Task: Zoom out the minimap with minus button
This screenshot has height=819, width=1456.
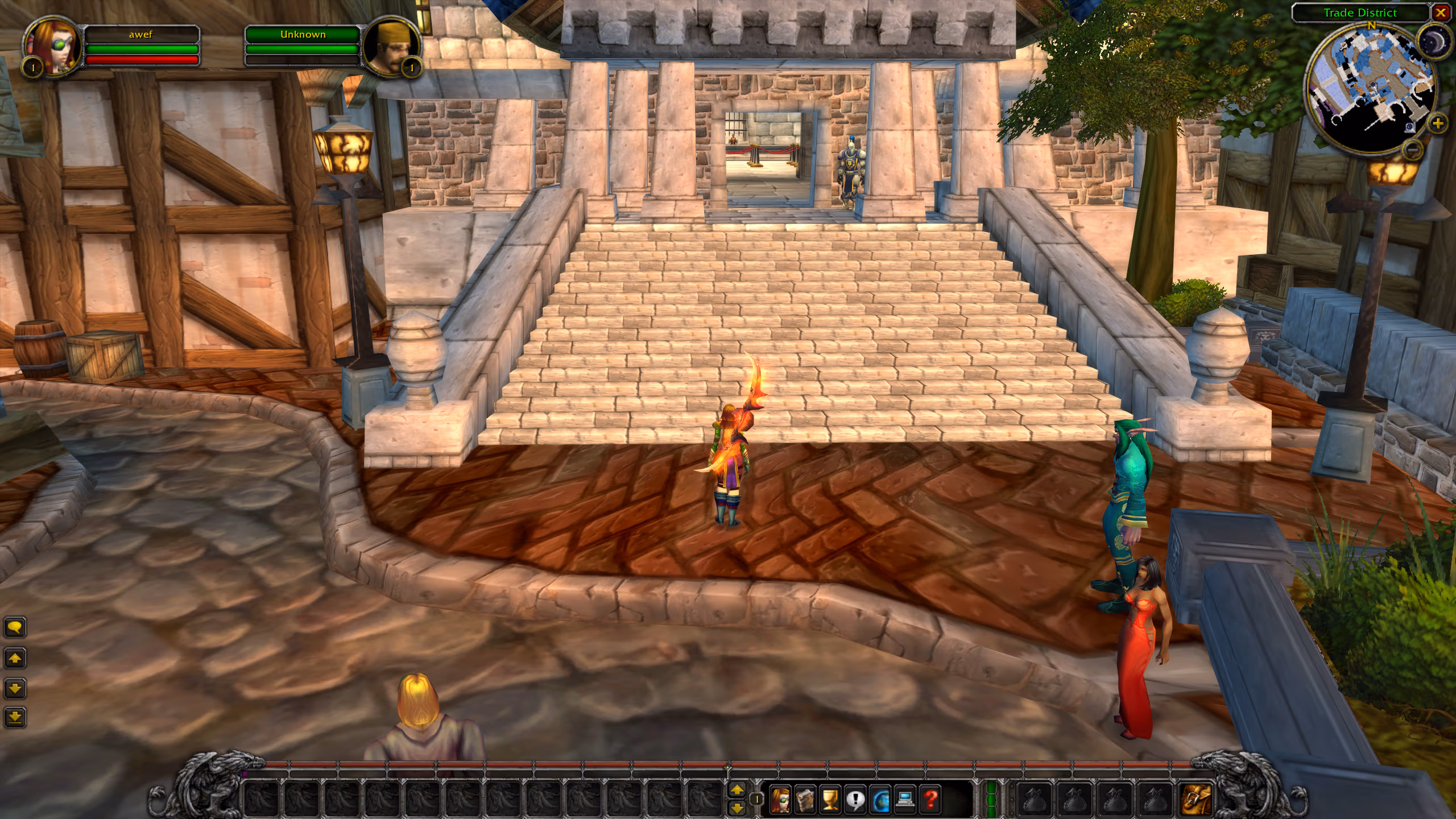Action: pyautogui.click(x=1413, y=150)
